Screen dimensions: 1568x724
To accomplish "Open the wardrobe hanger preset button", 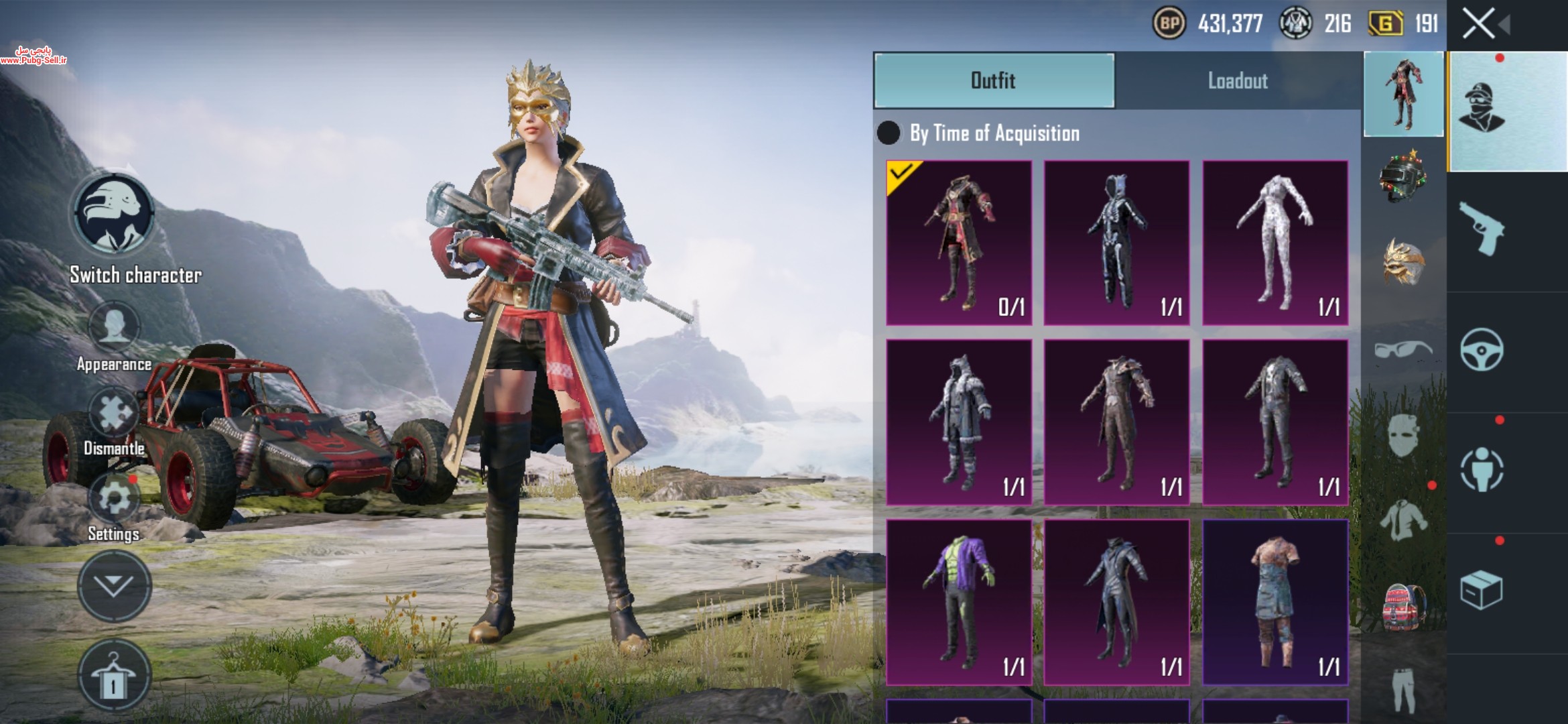I will pyautogui.click(x=114, y=676).
